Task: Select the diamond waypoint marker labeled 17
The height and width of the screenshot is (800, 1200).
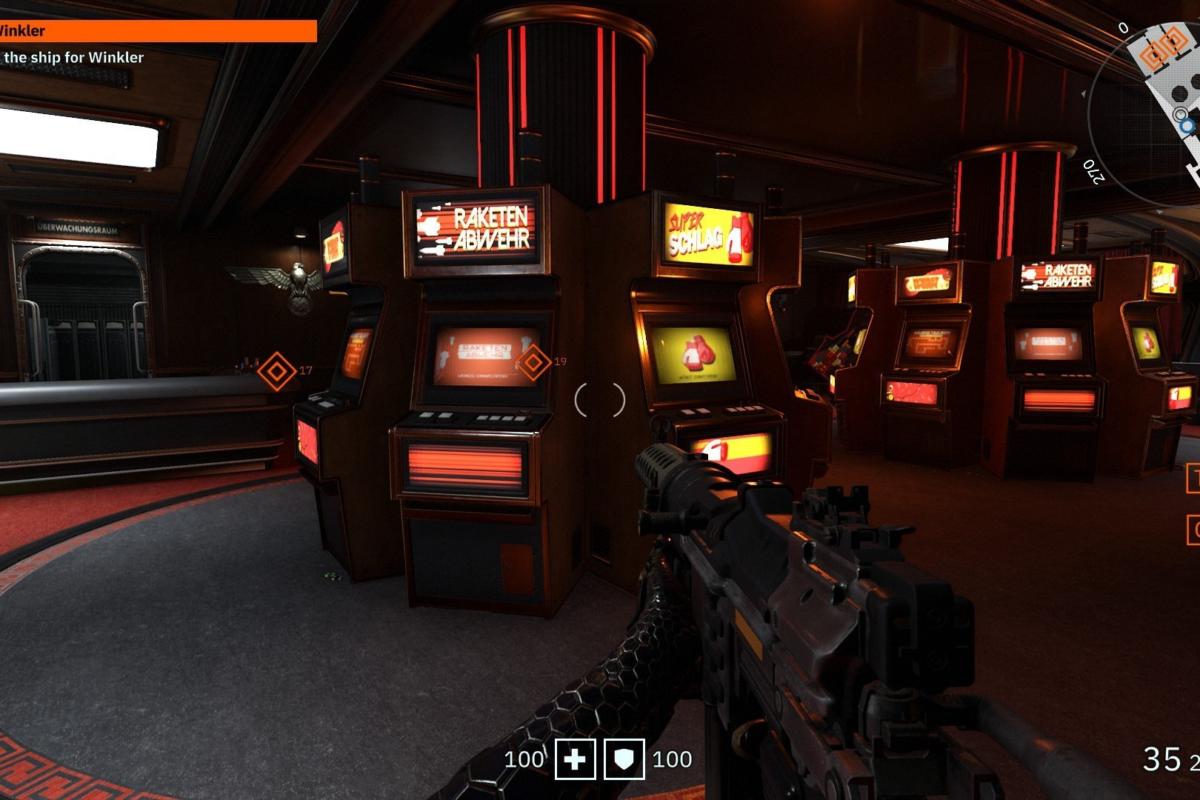Action: [277, 371]
